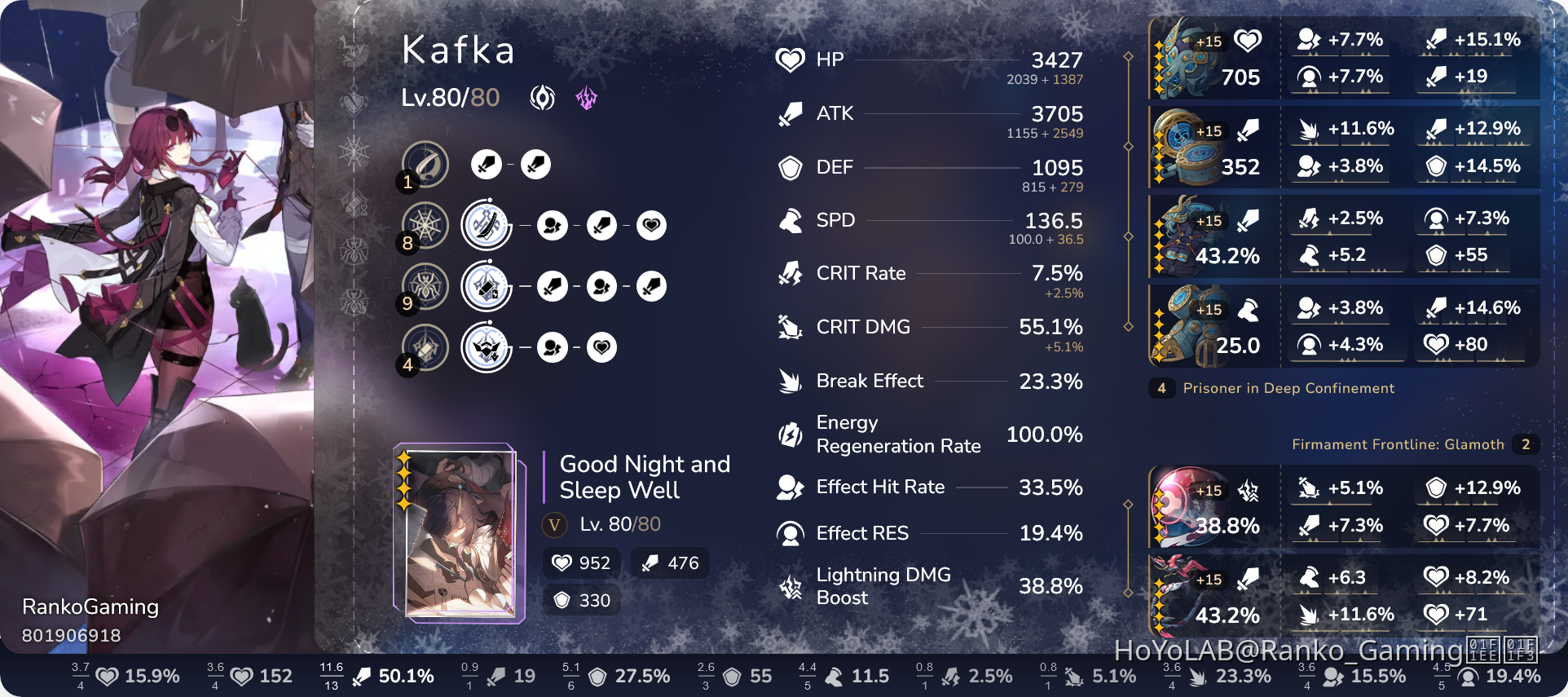
Task: Click the feet relic showing 25.0 SPD
Action: [x=1212, y=325]
